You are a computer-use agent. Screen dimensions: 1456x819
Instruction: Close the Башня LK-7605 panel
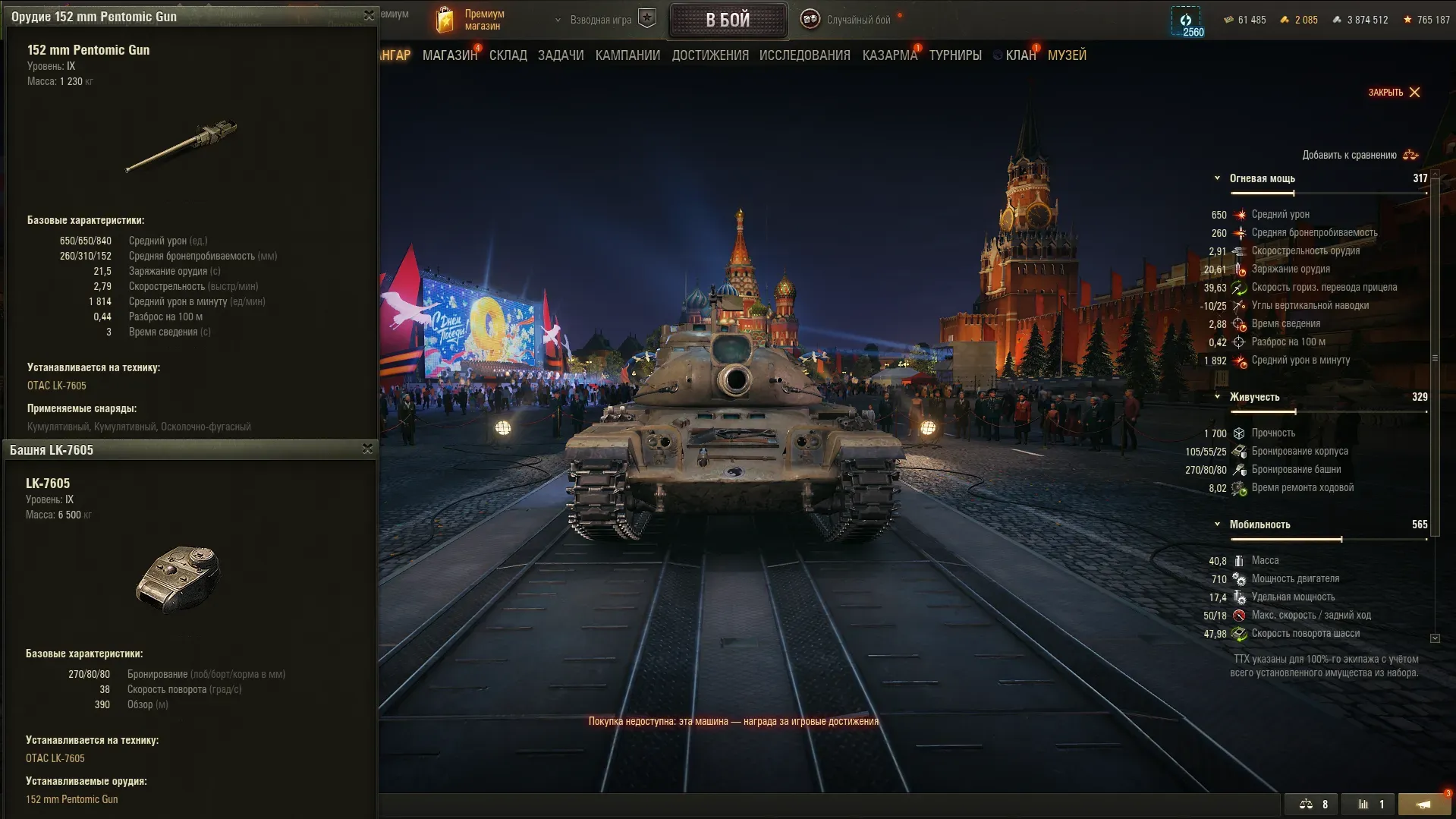[x=367, y=449]
